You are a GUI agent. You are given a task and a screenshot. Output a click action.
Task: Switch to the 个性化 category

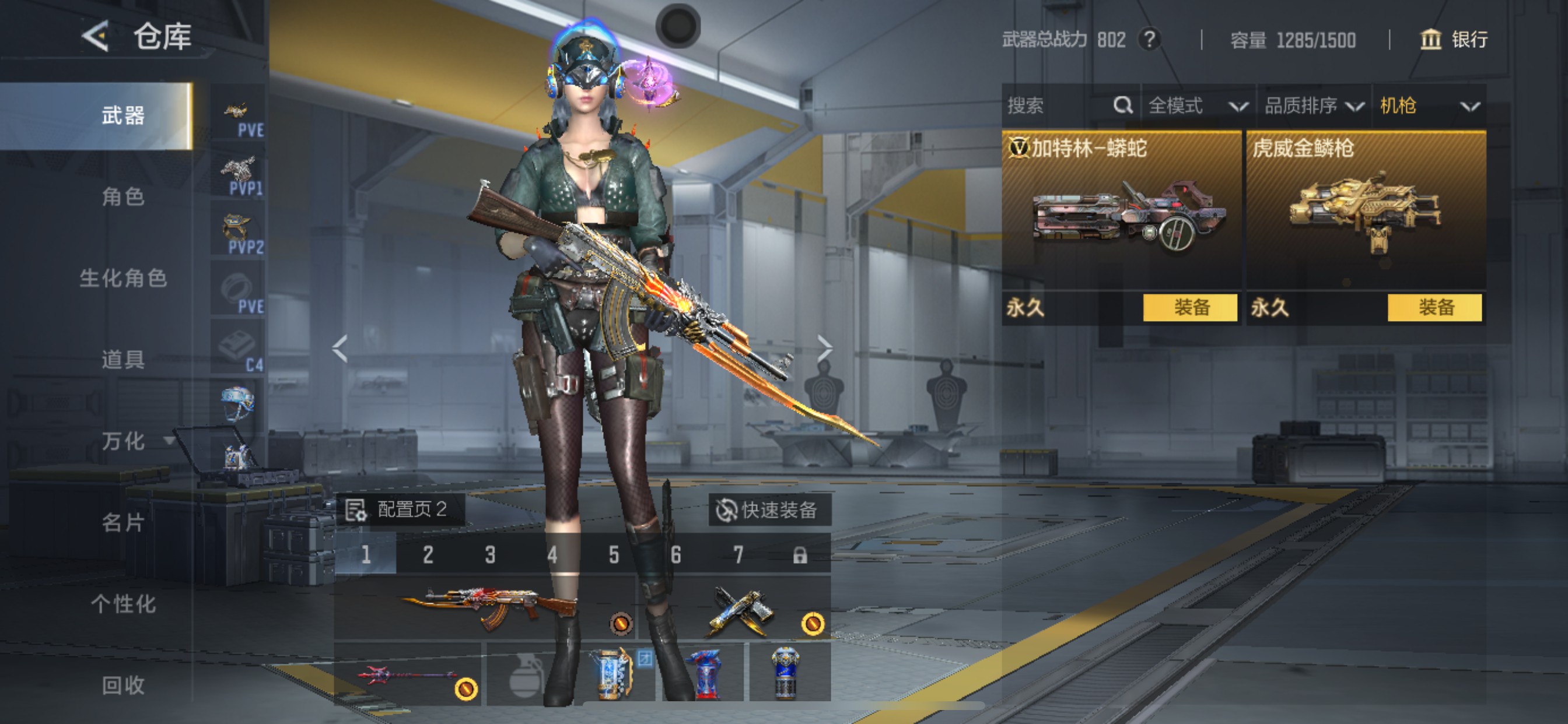click(123, 604)
